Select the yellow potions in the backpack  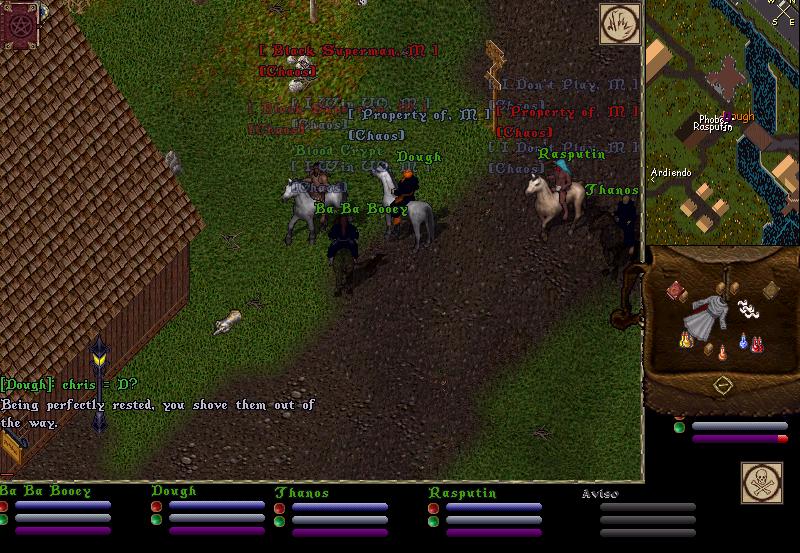686,339
